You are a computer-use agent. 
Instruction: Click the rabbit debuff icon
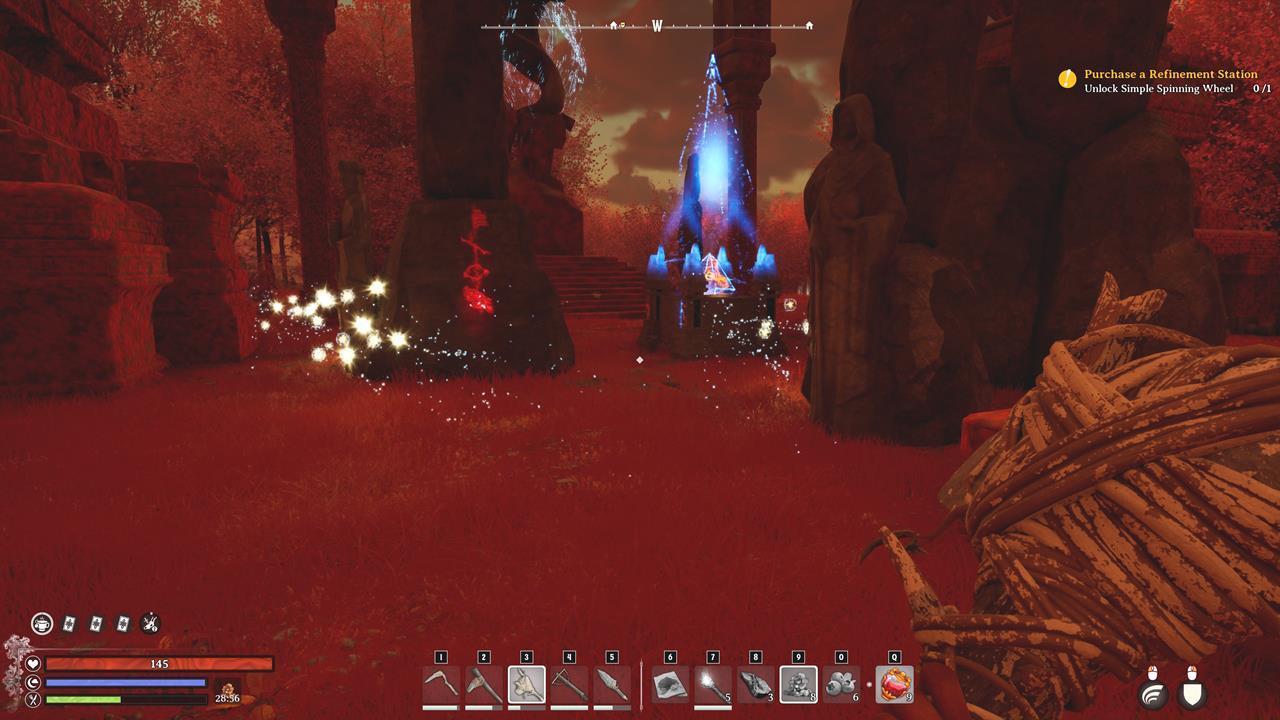pyautogui.click(x=148, y=621)
